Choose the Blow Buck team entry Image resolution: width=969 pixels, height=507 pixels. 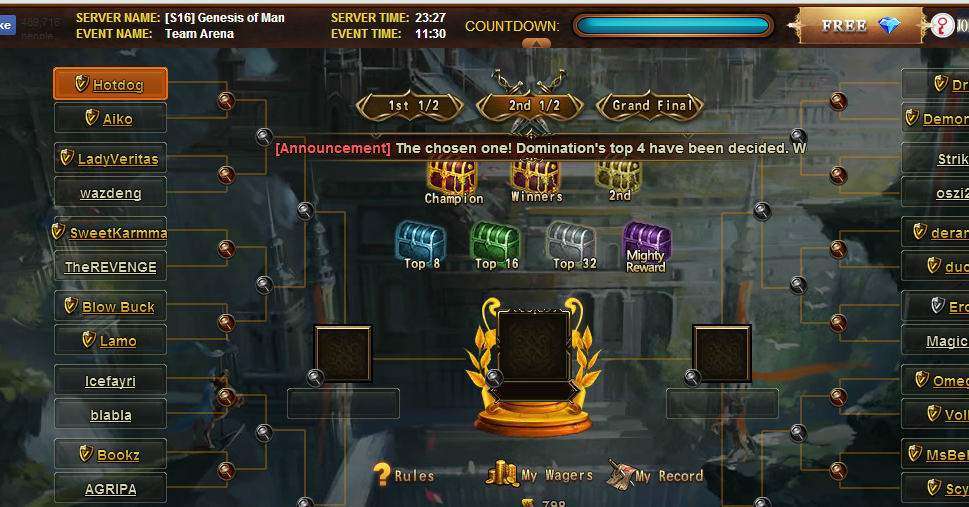[110, 307]
